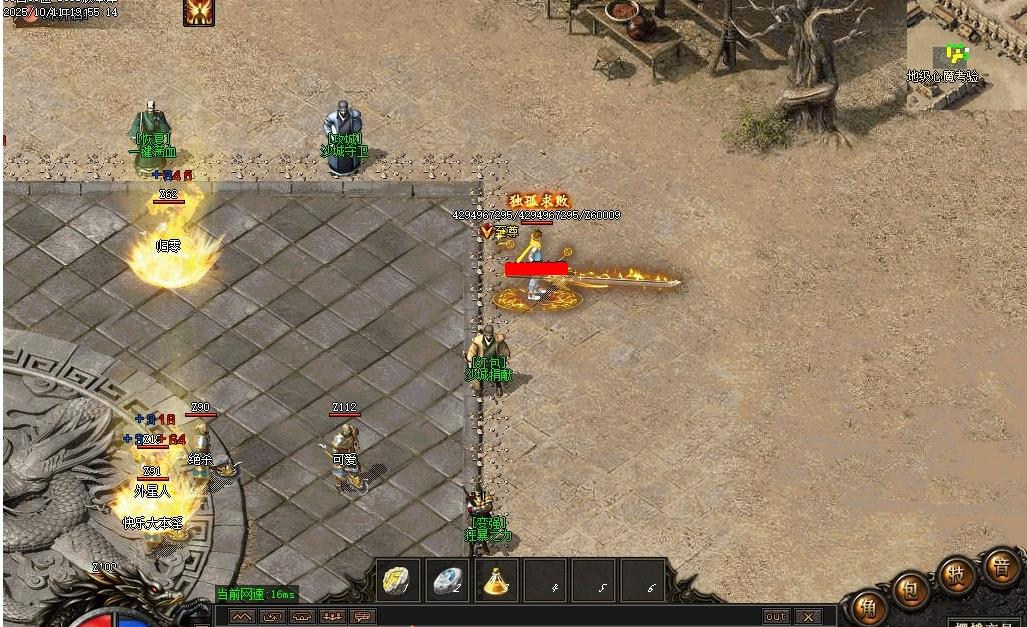Use the blue-white stone in hotbar slot 2
Image resolution: width=1027 pixels, height=627 pixels.
point(448,581)
